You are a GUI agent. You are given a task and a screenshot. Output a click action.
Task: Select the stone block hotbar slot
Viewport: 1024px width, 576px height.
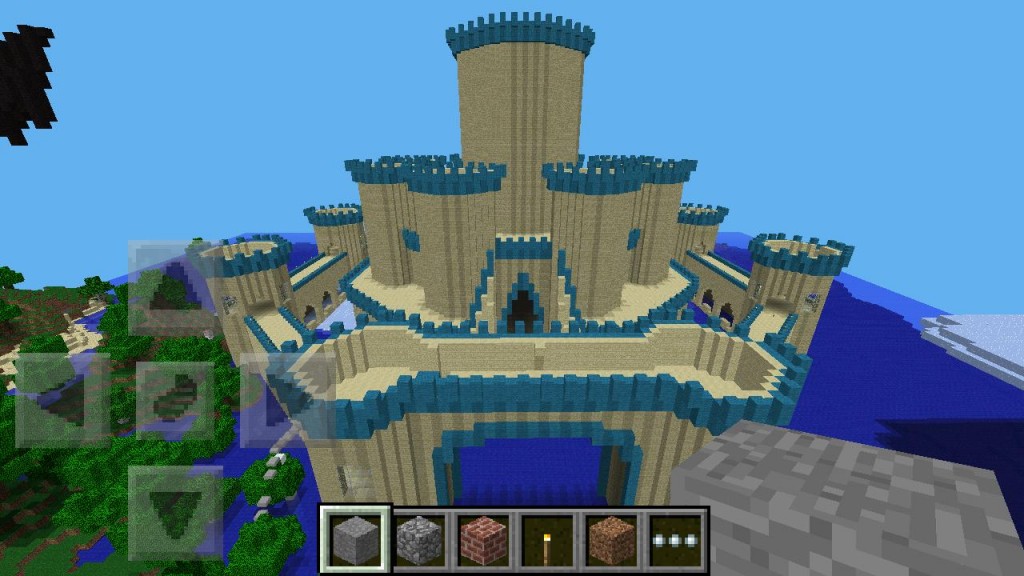355,540
